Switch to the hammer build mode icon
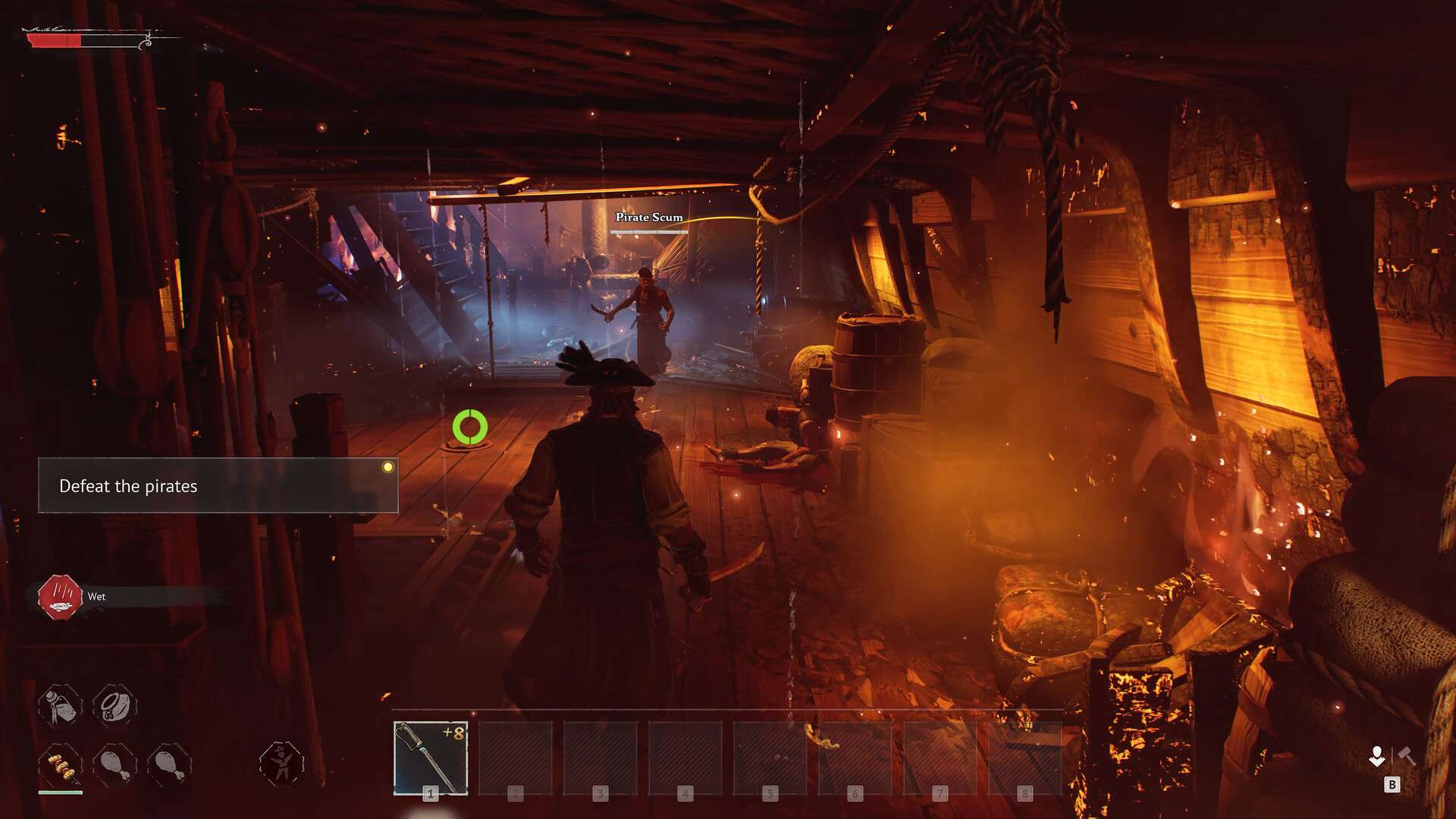Image resolution: width=1456 pixels, height=819 pixels. point(1406,756)
